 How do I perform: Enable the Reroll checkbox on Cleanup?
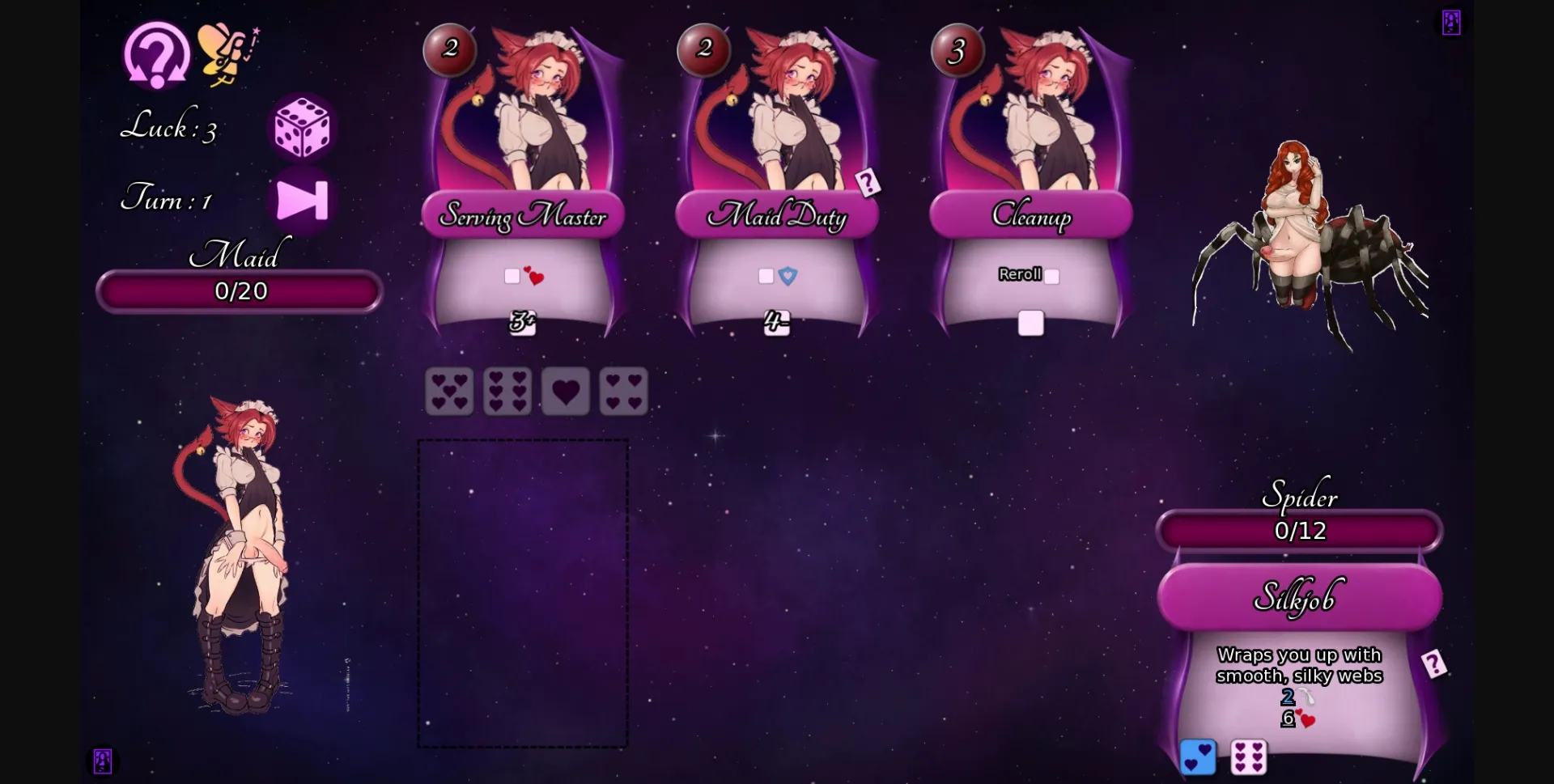(x=1051, y=276)
